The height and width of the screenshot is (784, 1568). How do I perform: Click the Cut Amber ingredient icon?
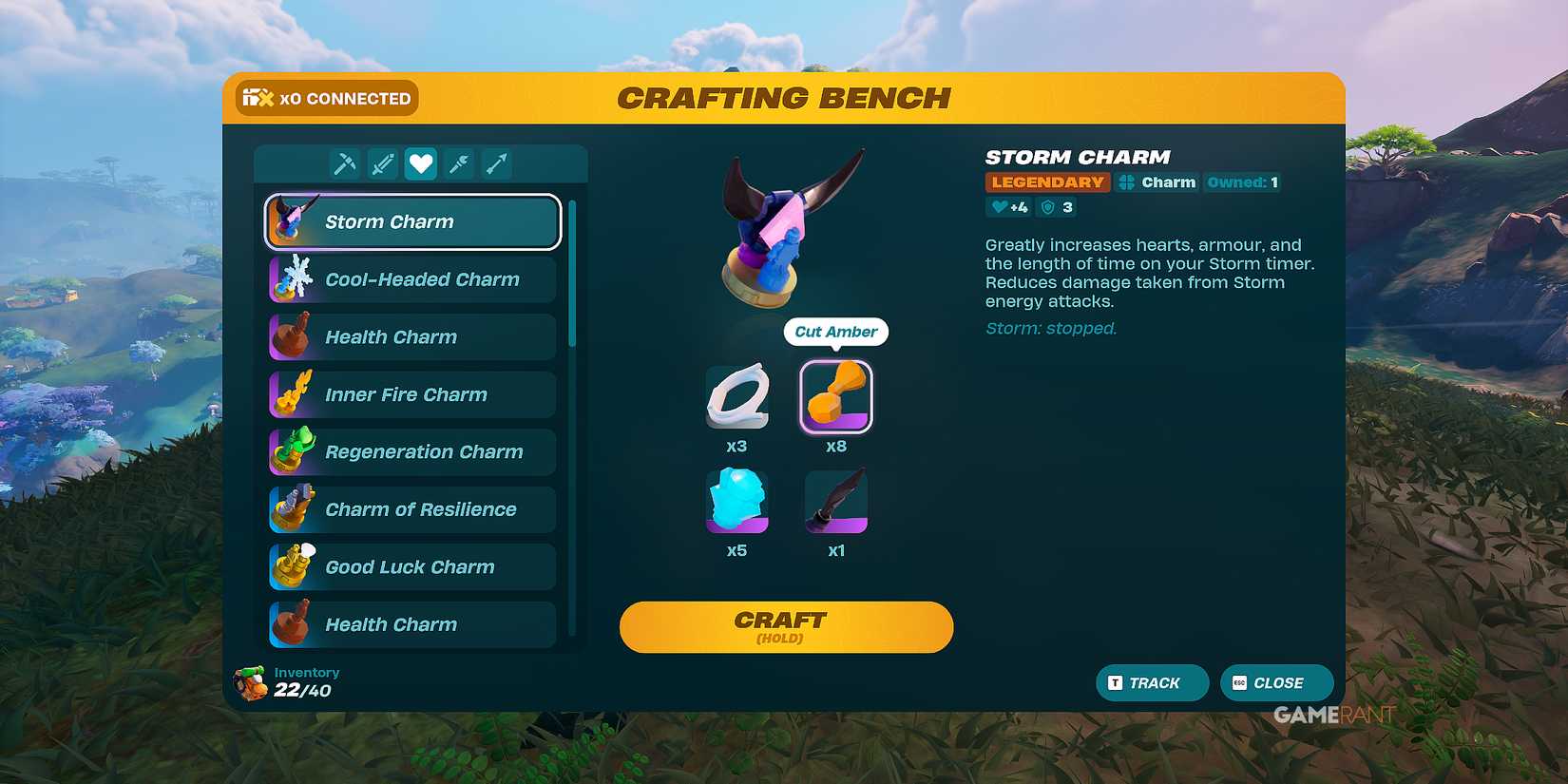835,395
